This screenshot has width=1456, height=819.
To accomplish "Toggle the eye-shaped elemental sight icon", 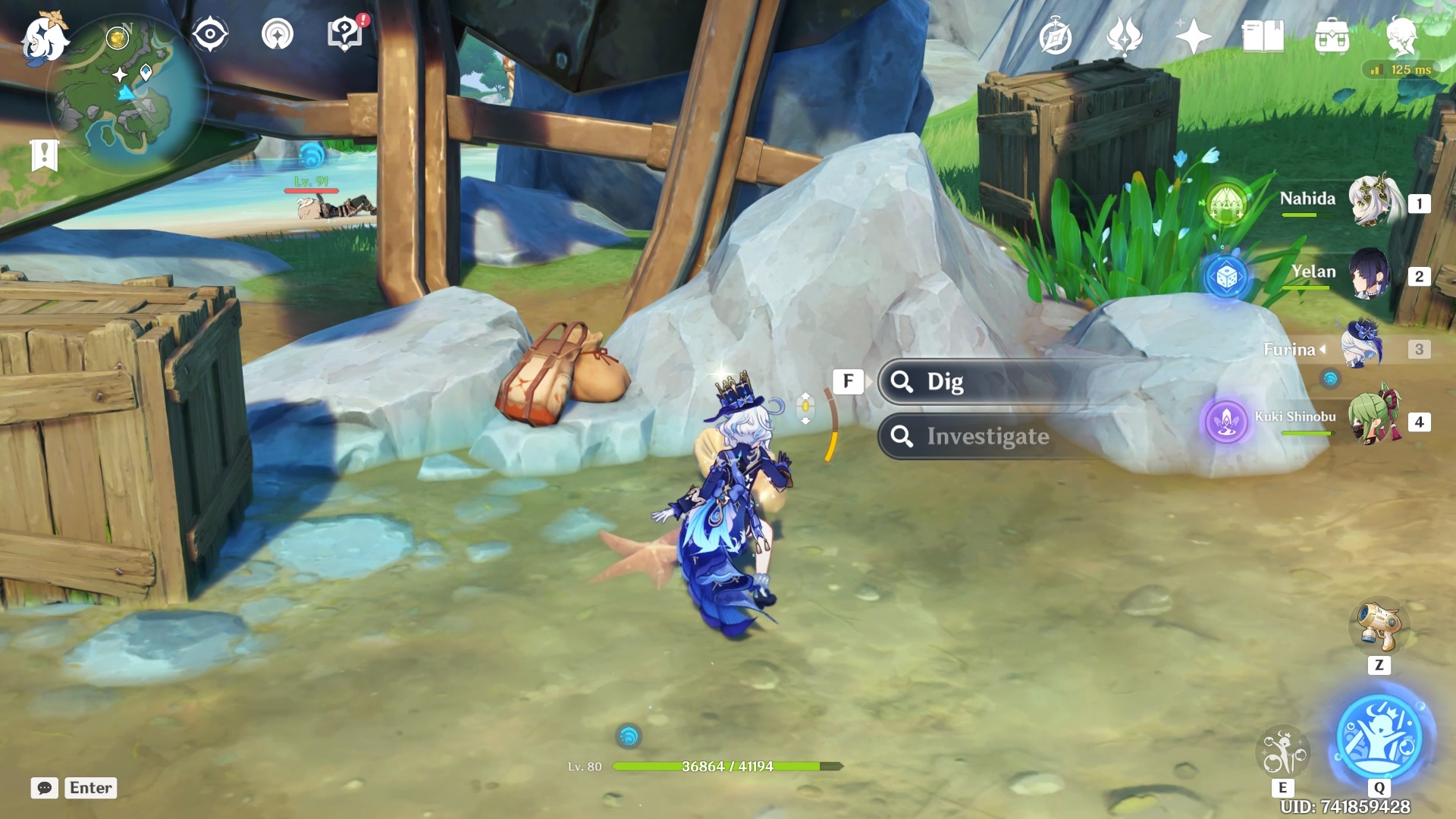I will coord(209,34).
